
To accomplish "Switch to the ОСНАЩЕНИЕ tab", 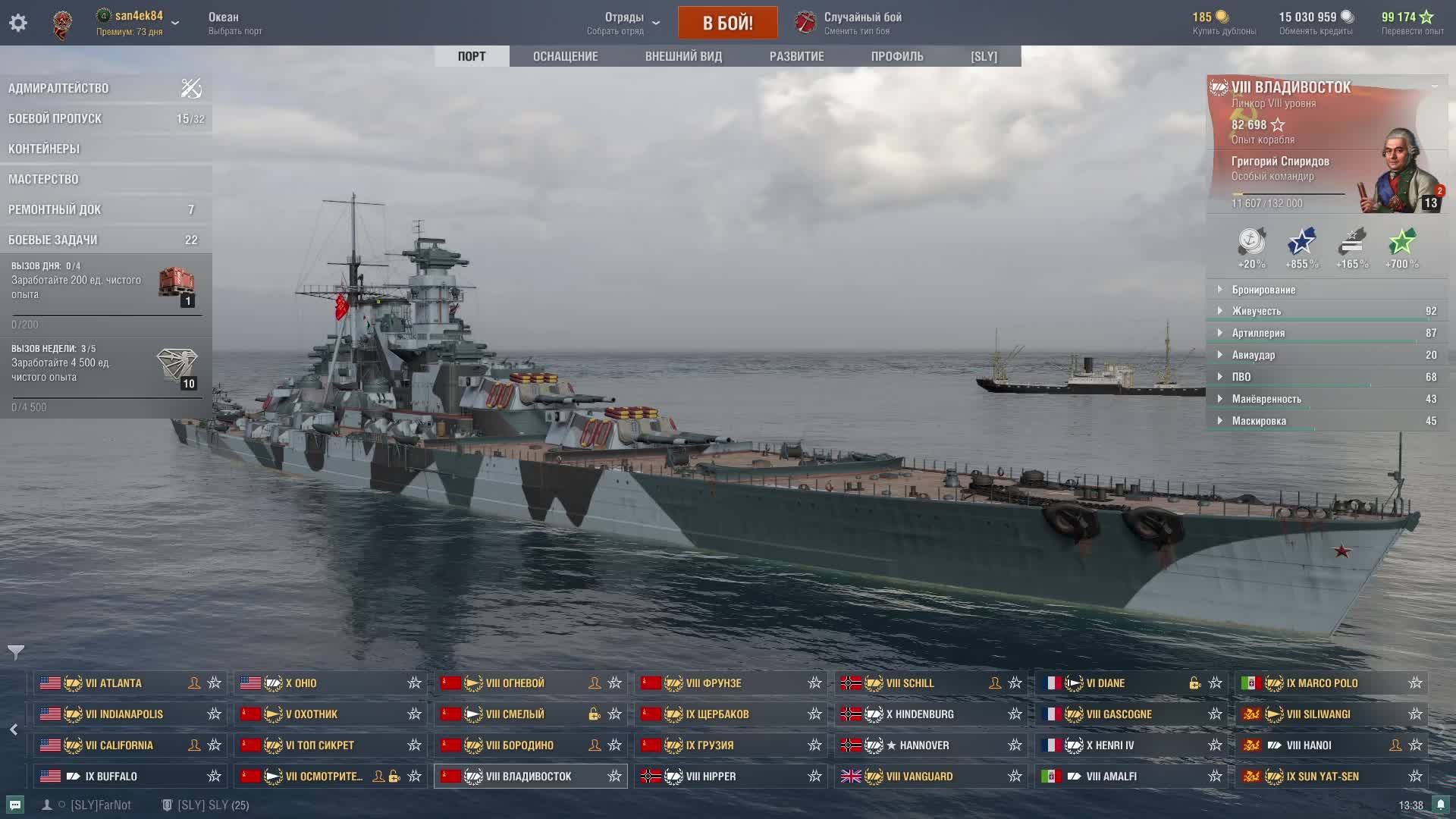I will [565, 56].
